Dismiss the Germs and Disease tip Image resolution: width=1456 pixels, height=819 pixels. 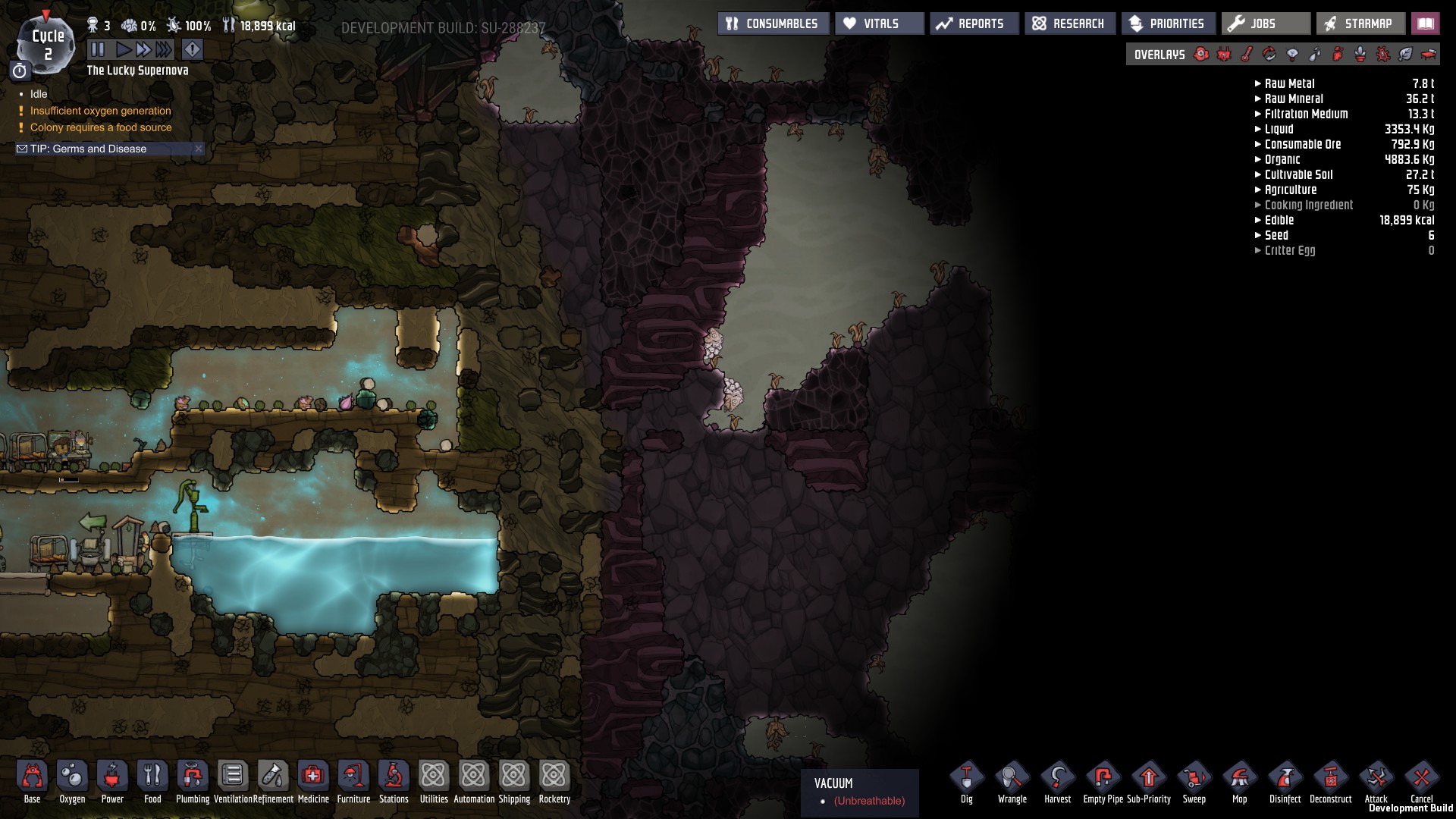coord(199,149)
